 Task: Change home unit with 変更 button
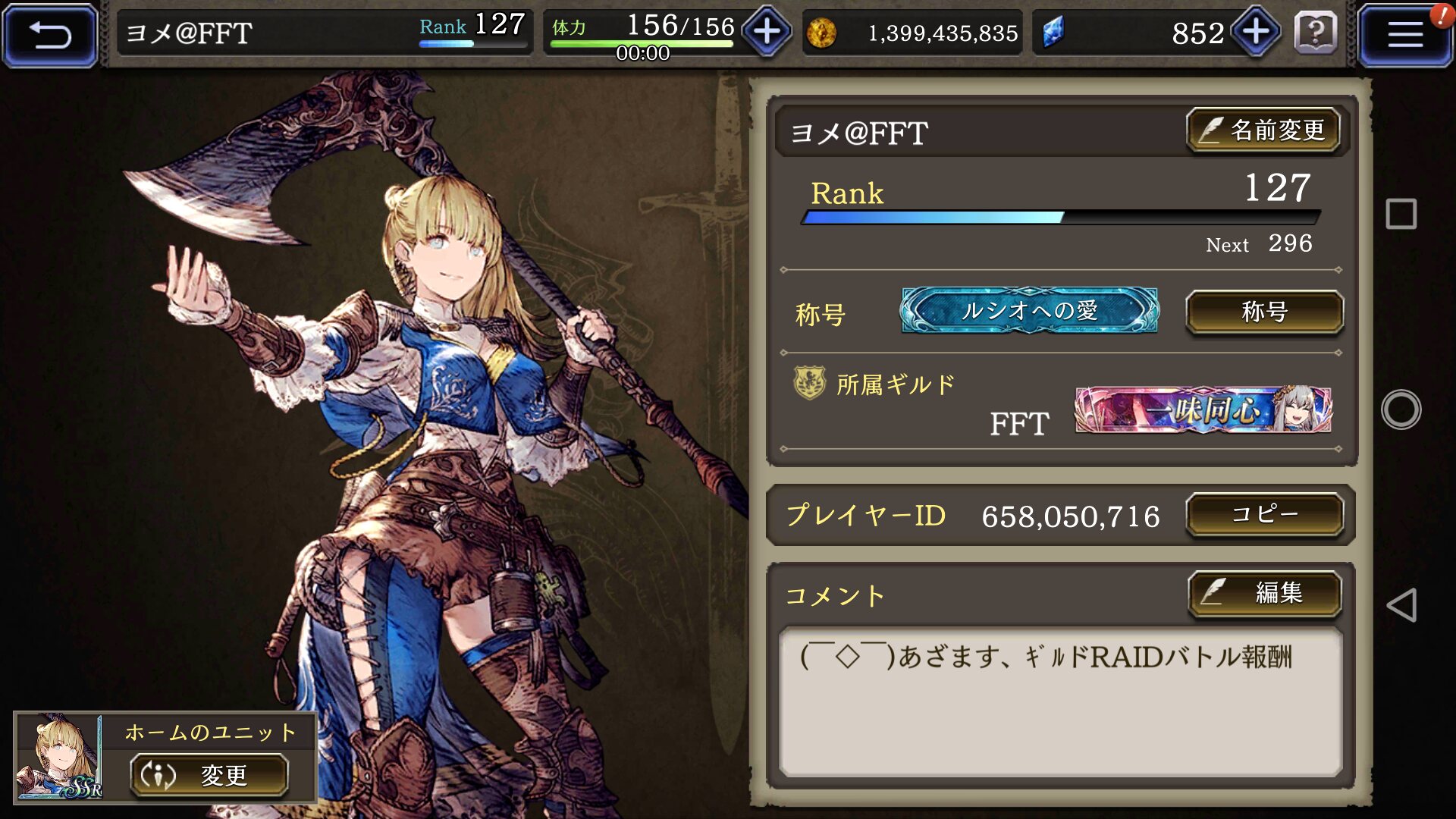tap(209, 775)
